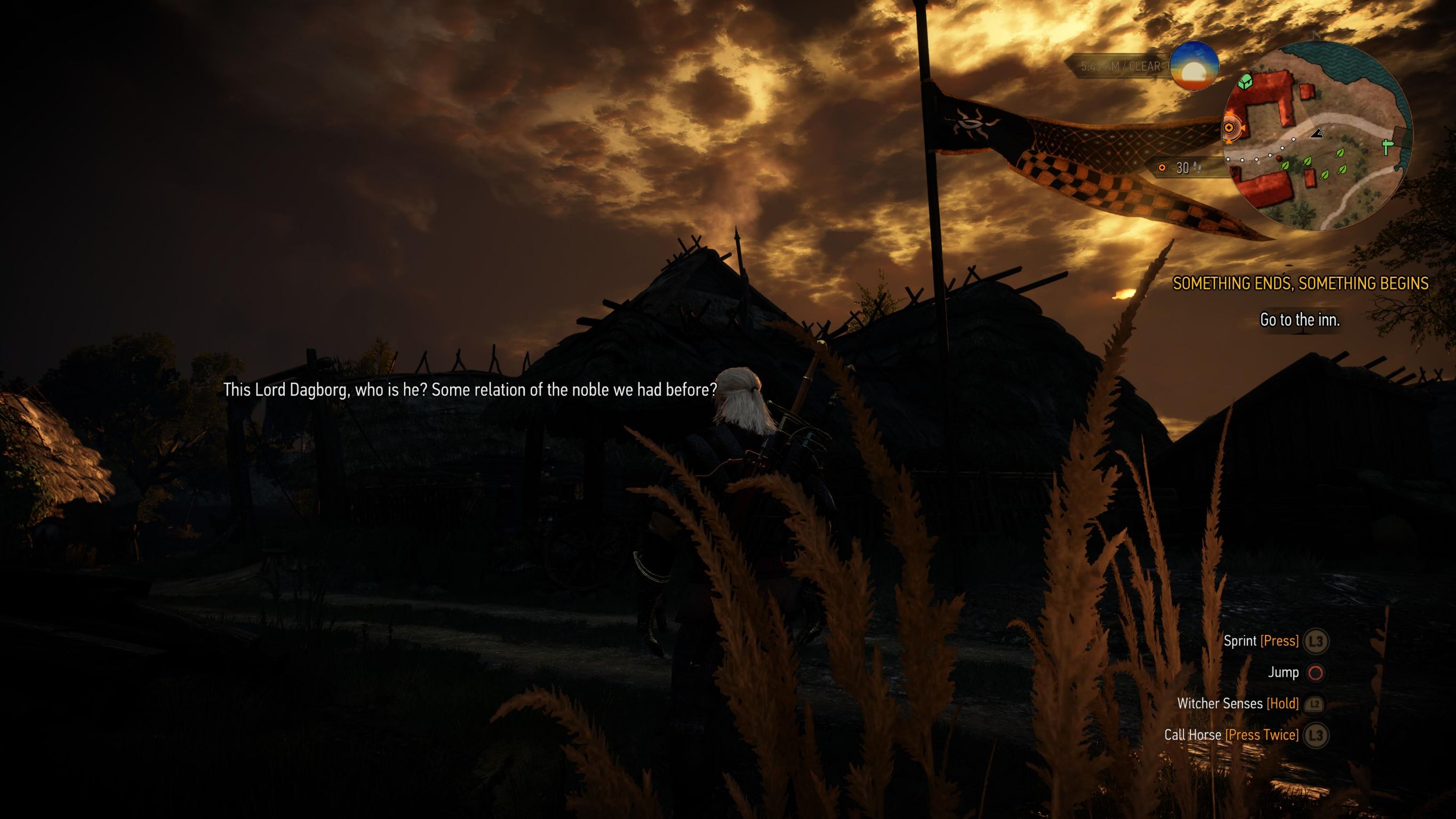Open the Something Ends, Something Begins quest
1456x819 pixels.
click(x=1300, y=284)
